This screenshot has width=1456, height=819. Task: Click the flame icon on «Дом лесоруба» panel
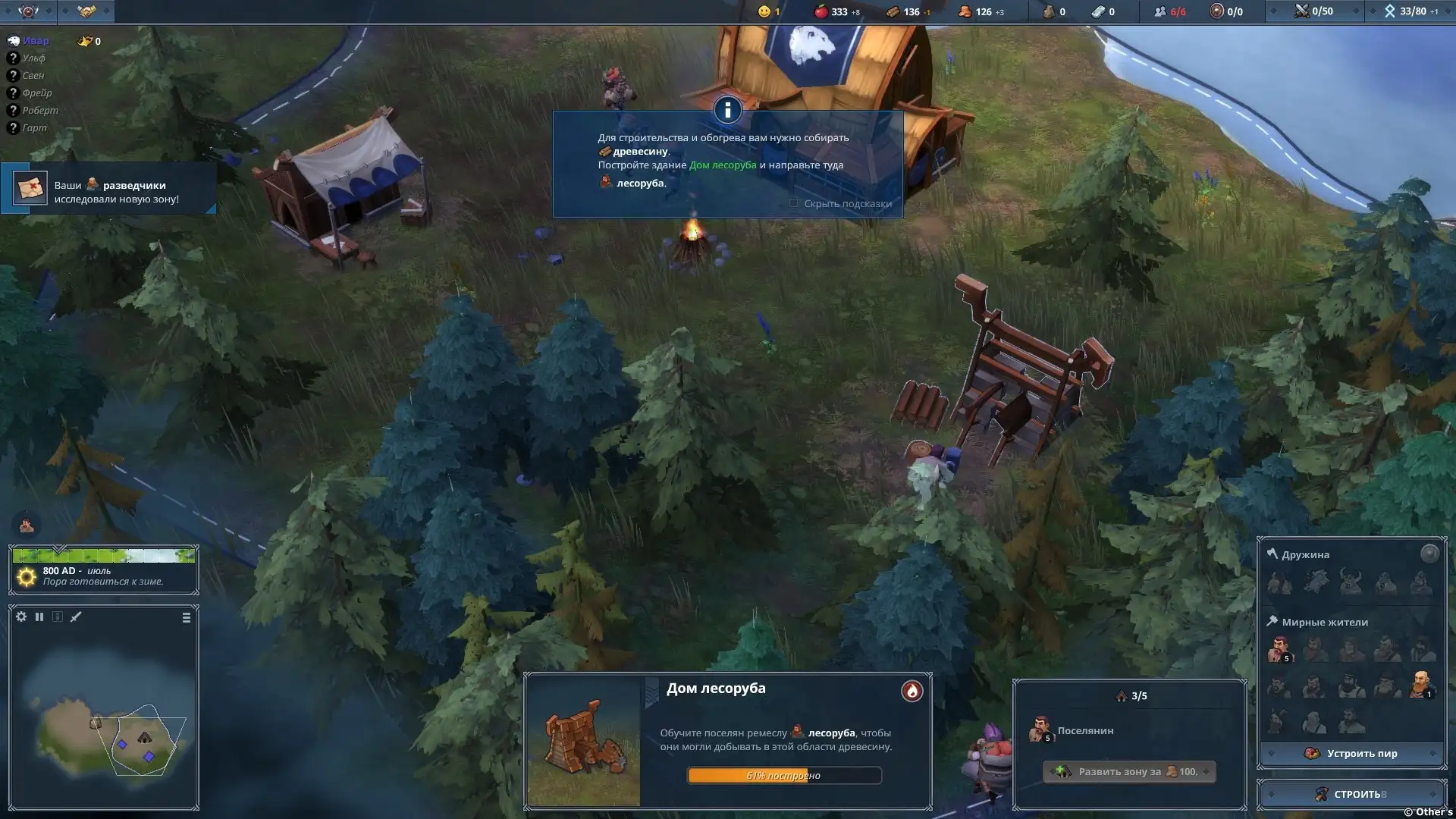pos(912,691)
